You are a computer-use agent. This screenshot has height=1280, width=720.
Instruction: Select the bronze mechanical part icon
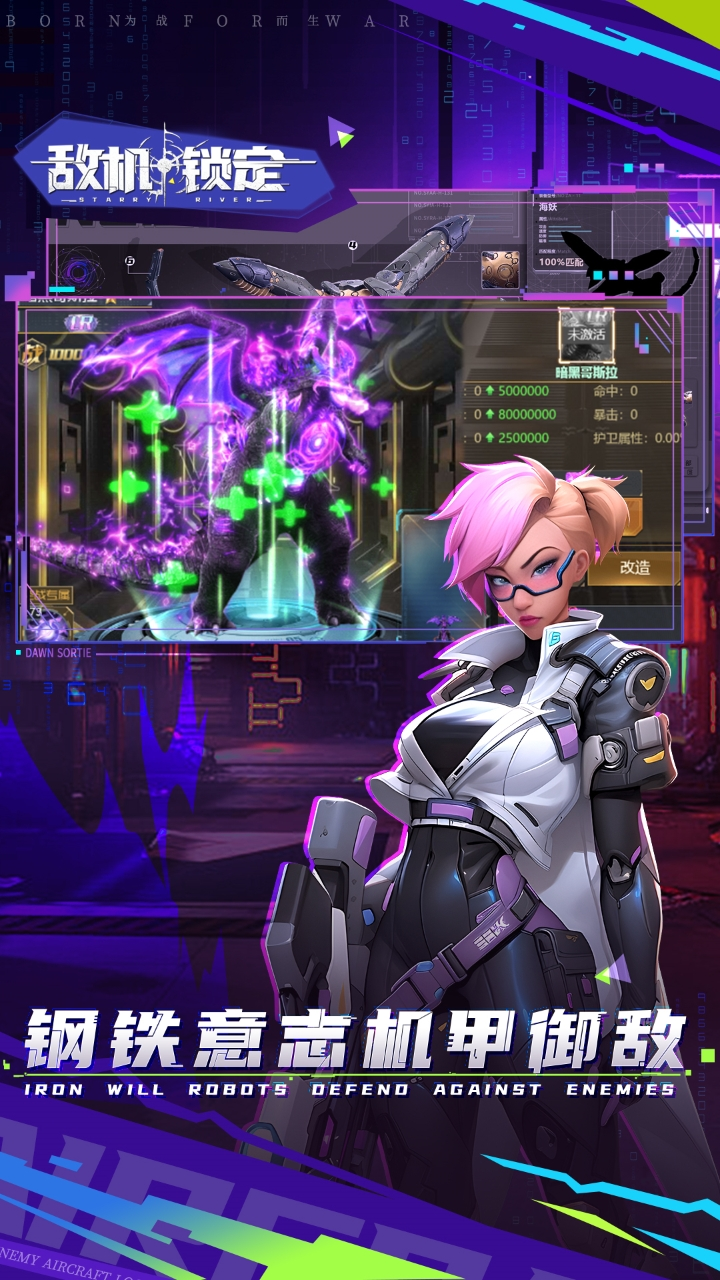[500, 269]
